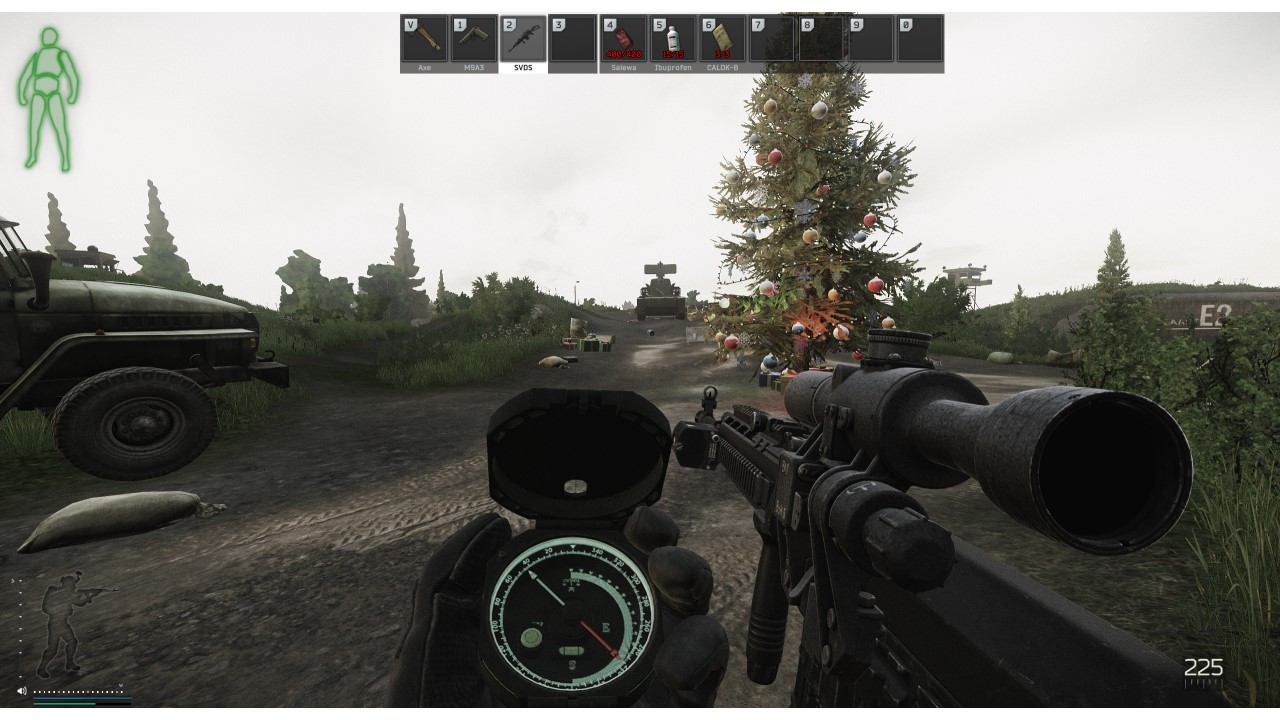Select quickslot 7 on the hotbar
The height and width of the screenshot is (720, 1280).
[772, 38]
